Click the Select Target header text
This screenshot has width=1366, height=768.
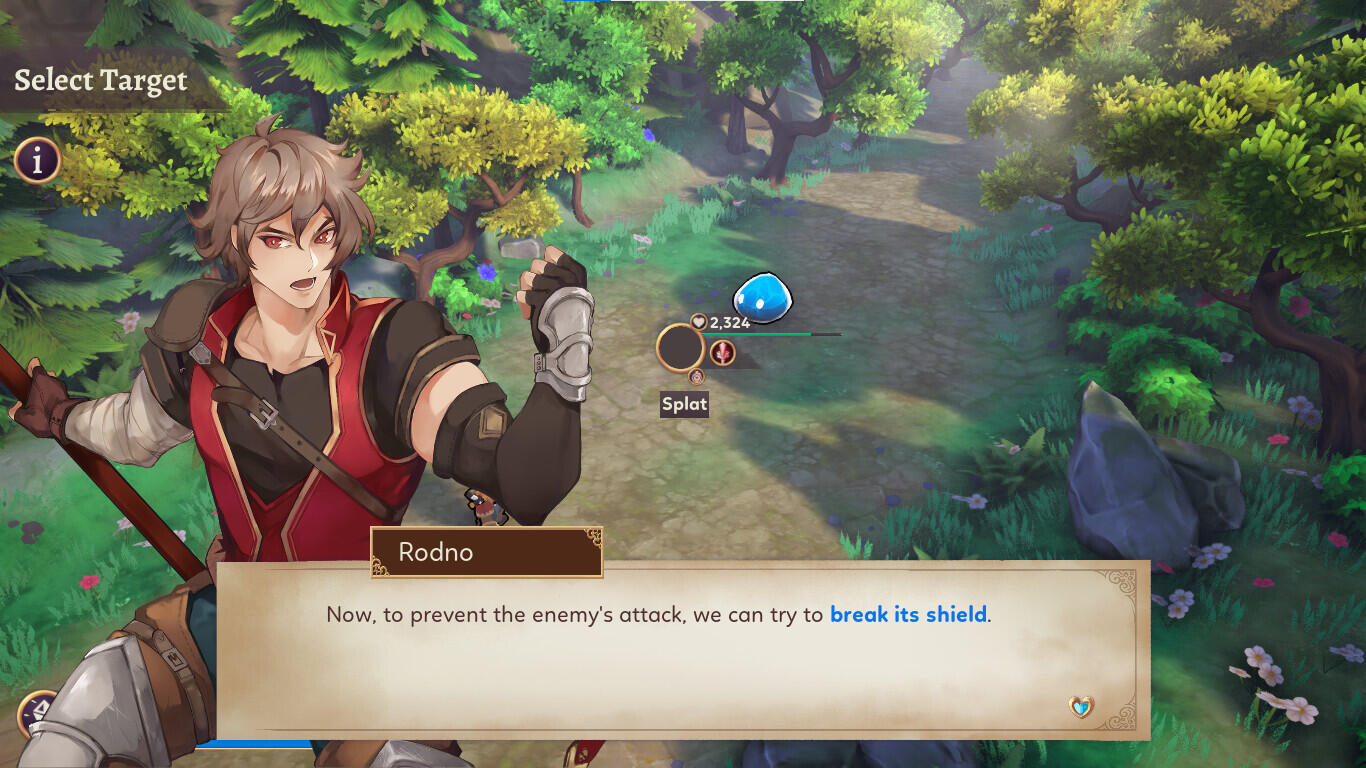tap(100, 80)
